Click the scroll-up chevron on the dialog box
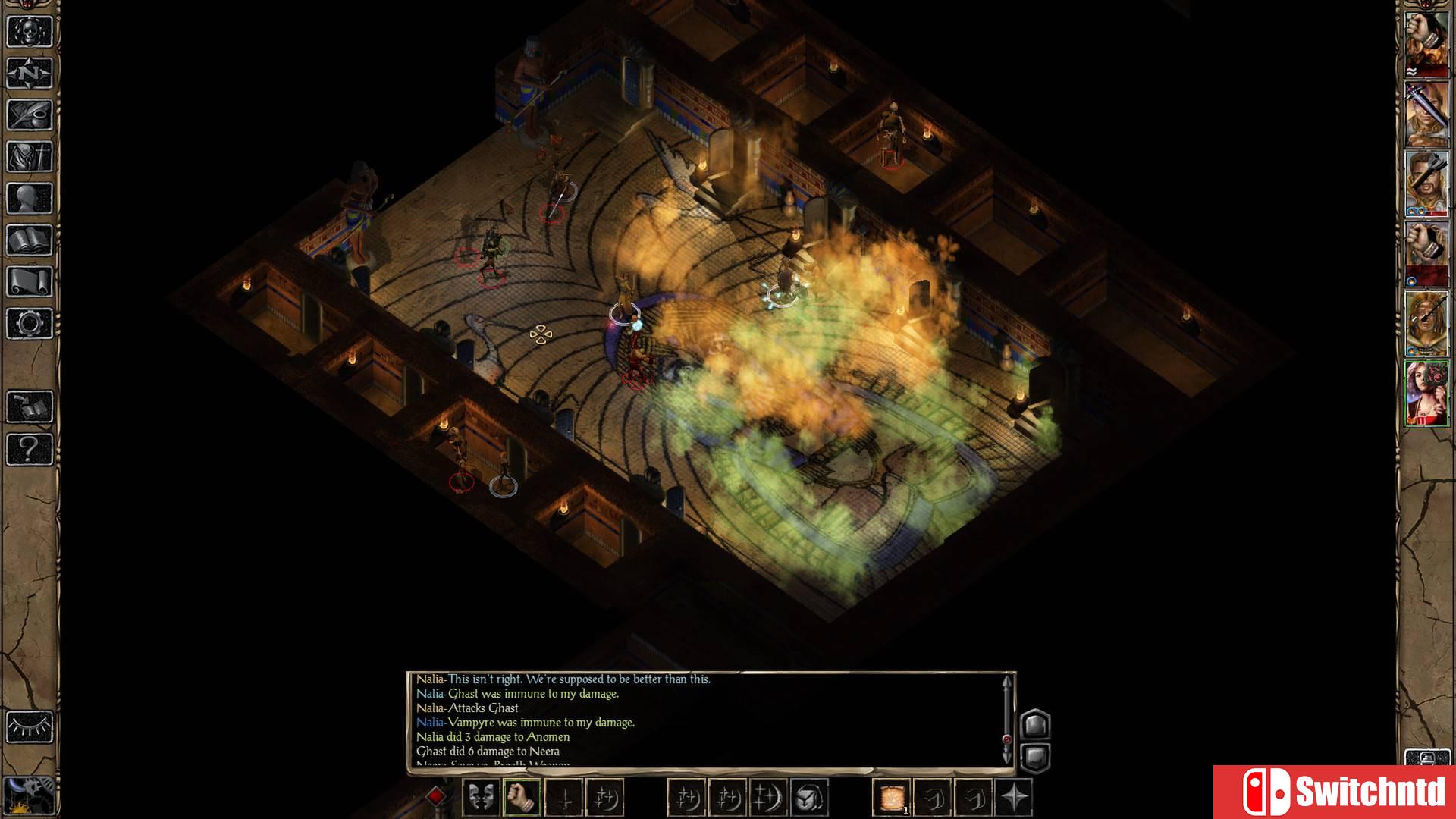 [1006, 682]
